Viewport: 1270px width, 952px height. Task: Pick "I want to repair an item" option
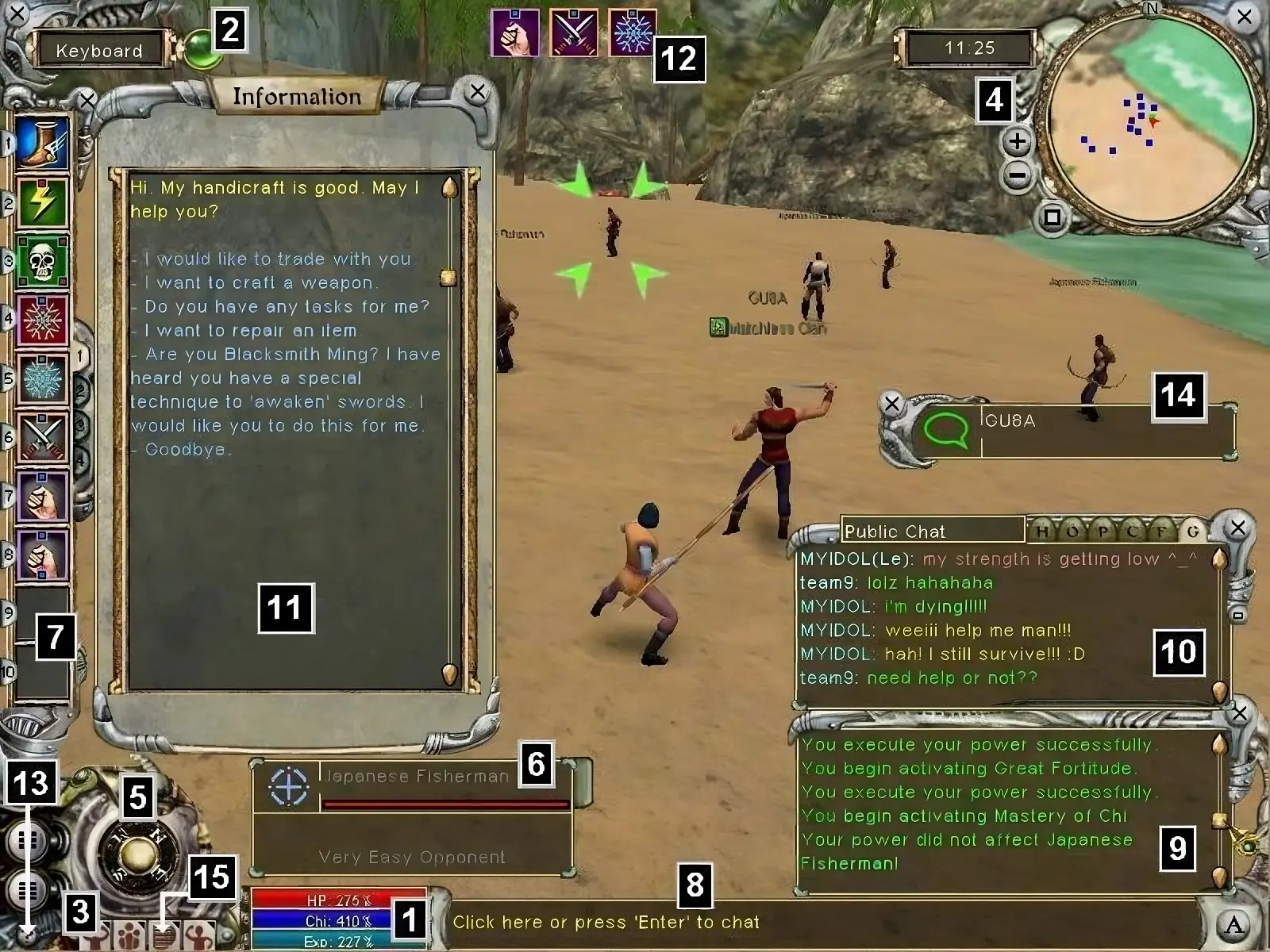point(251,331)
